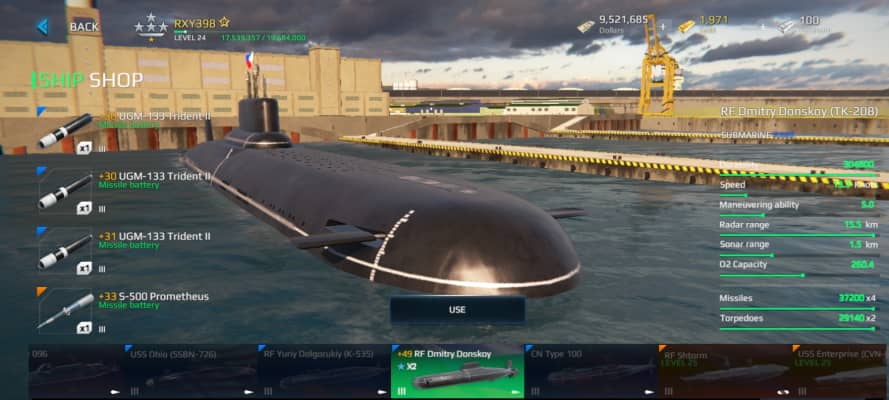The height and width of the screenshot is (400, 889).
Task: Choose the USS Enterprise ship tile
Action: pyautogui.click(x=840, y=372)
